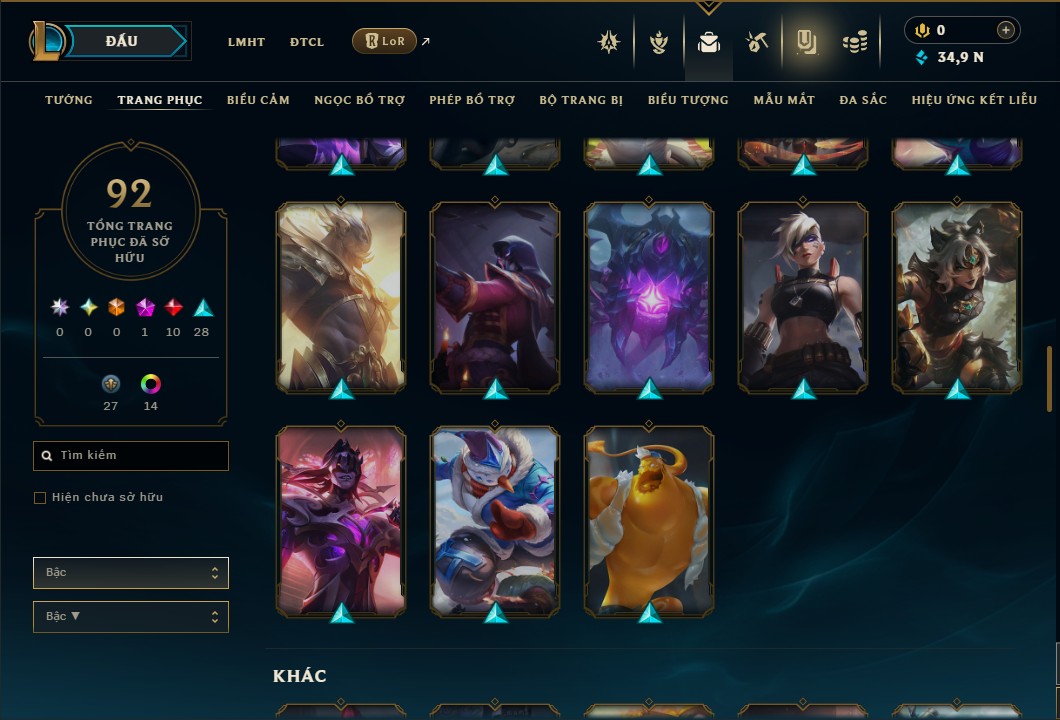Select the NGỌC BỔ TRỢ tab
1060x720 pixels.
359,100
